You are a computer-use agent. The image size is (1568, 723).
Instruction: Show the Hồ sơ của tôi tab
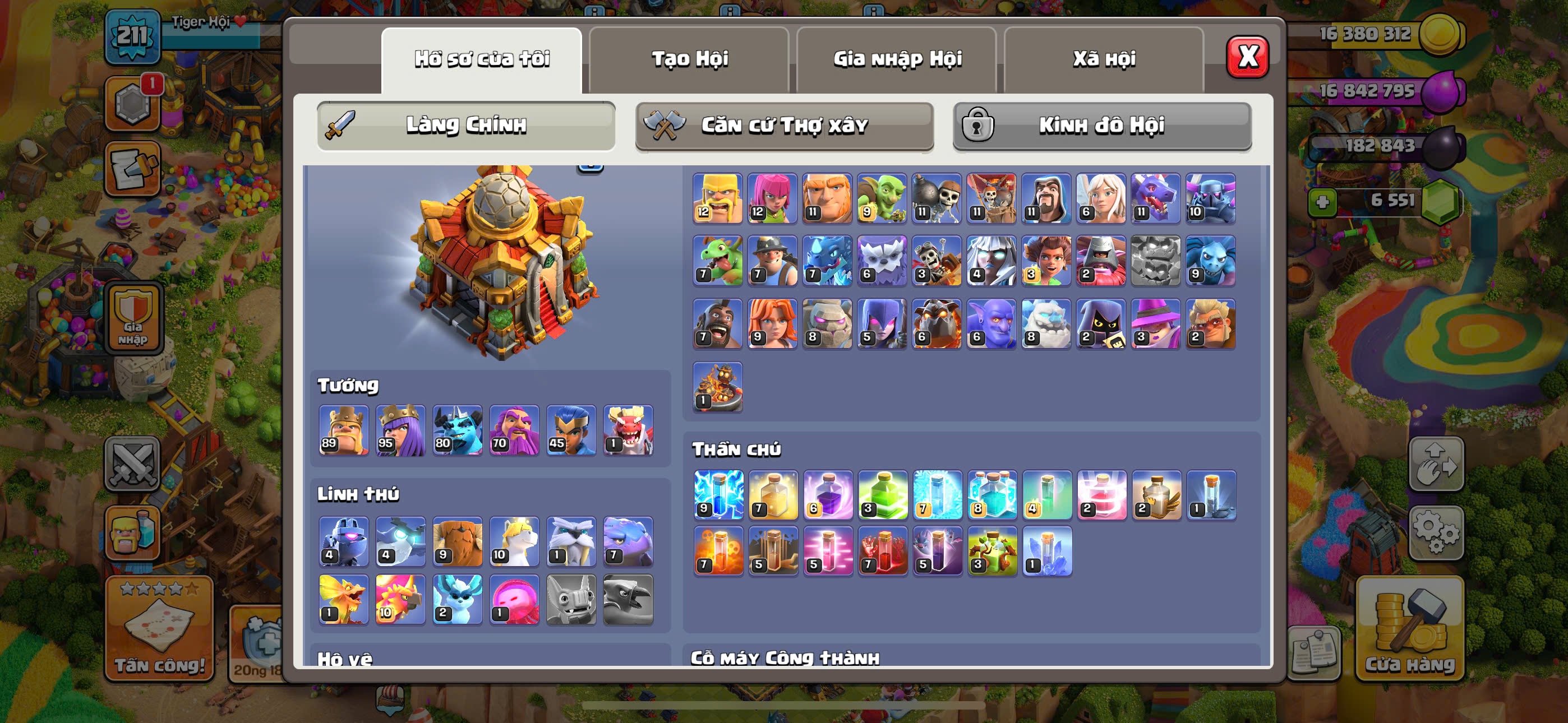tap(482, 59)
